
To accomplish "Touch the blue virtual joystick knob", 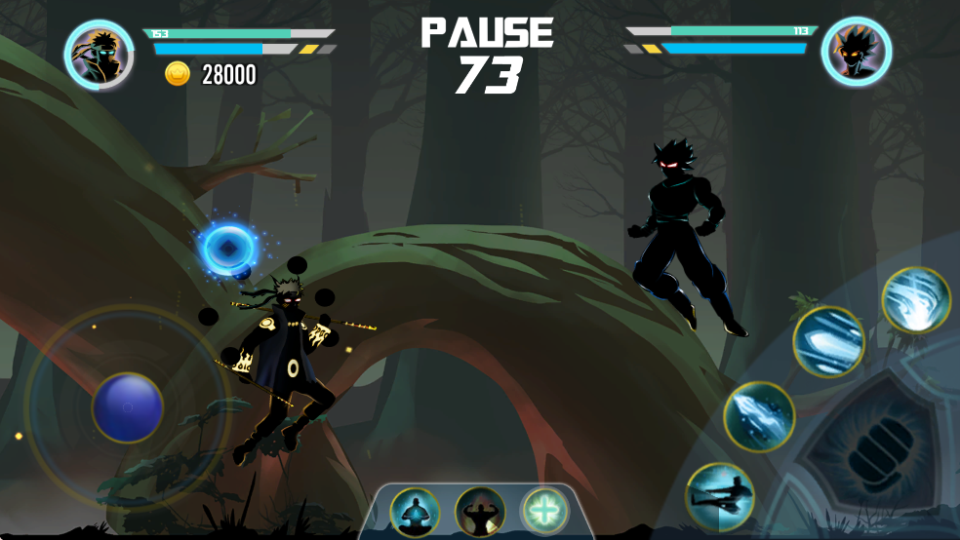I will (x=128, y=407).
